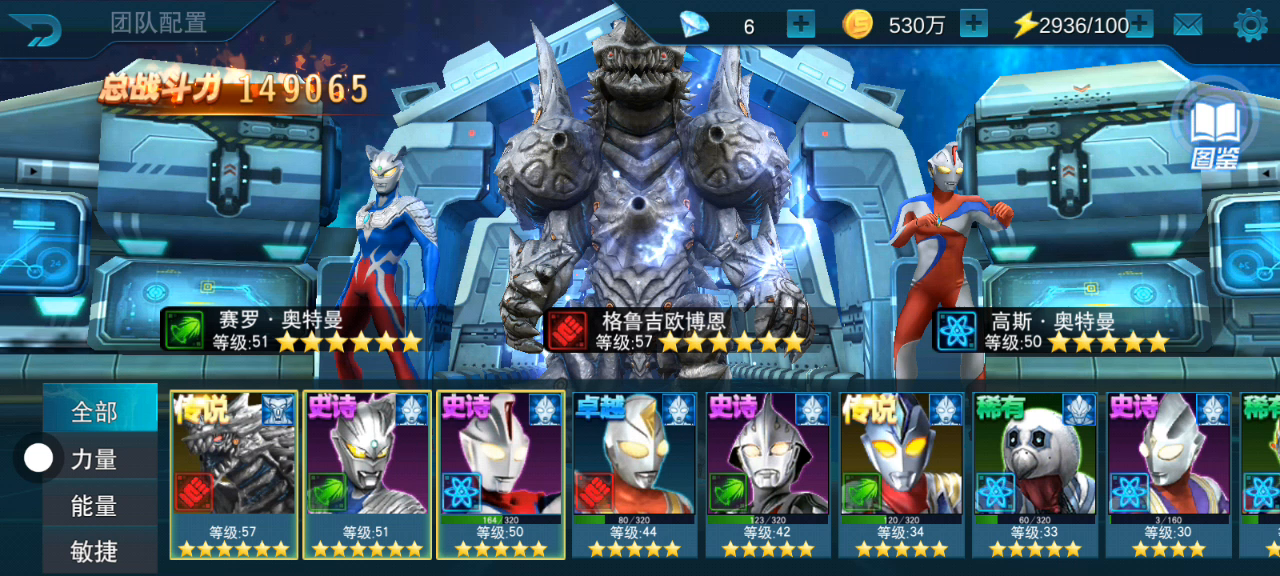This screenshot has width=1280, height=576.
Task: Select the level 33 稀有 monster card
Action: pos(1036,474)
